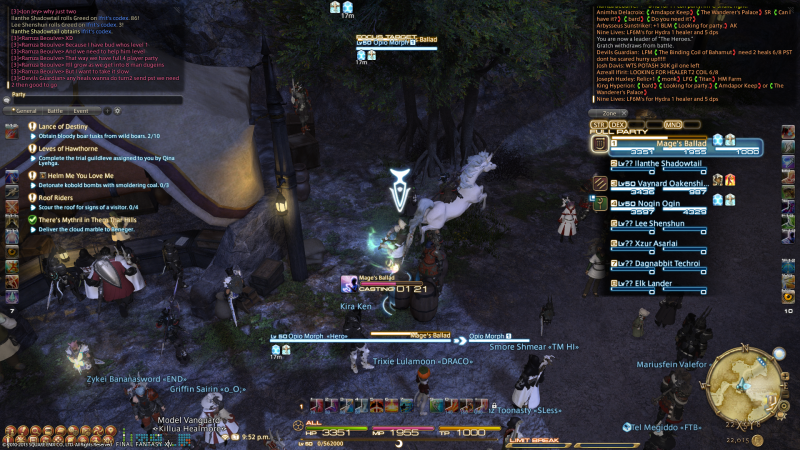The image size is (800, 450).
Task: Choose the Roof Riders quest entry
Action: (x=62, y=198)
